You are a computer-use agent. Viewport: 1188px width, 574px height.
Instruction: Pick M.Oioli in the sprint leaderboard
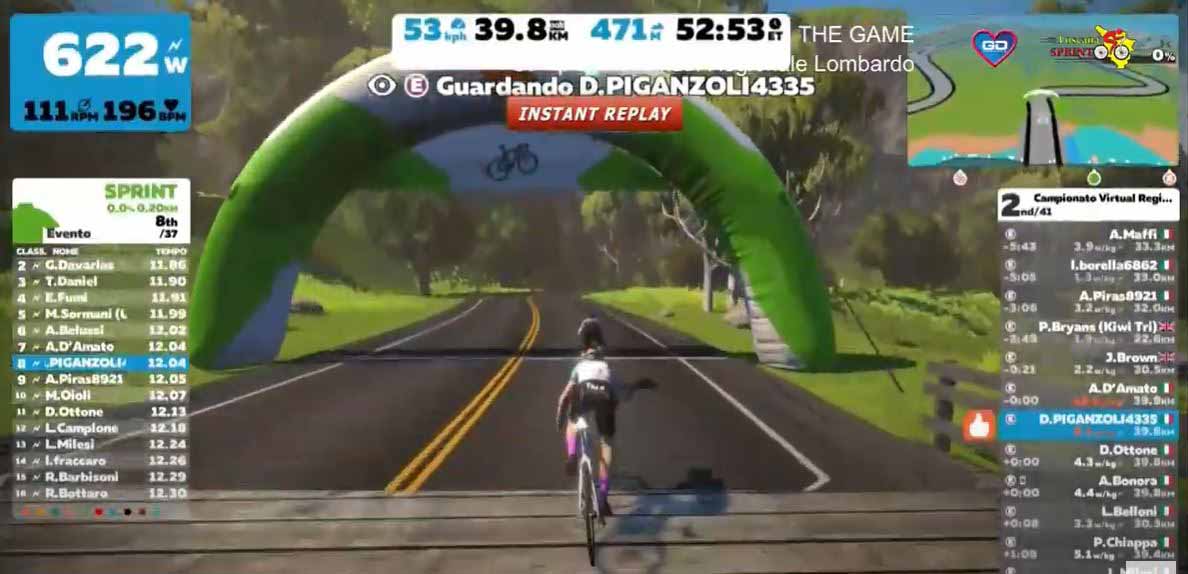pyautogui.click(x=101, y=395)
